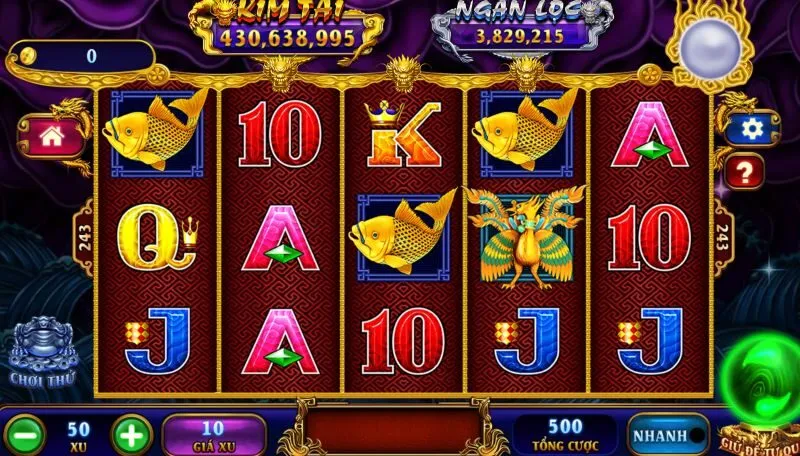Click the GIÁ XU coin value box

coord(213,433)
